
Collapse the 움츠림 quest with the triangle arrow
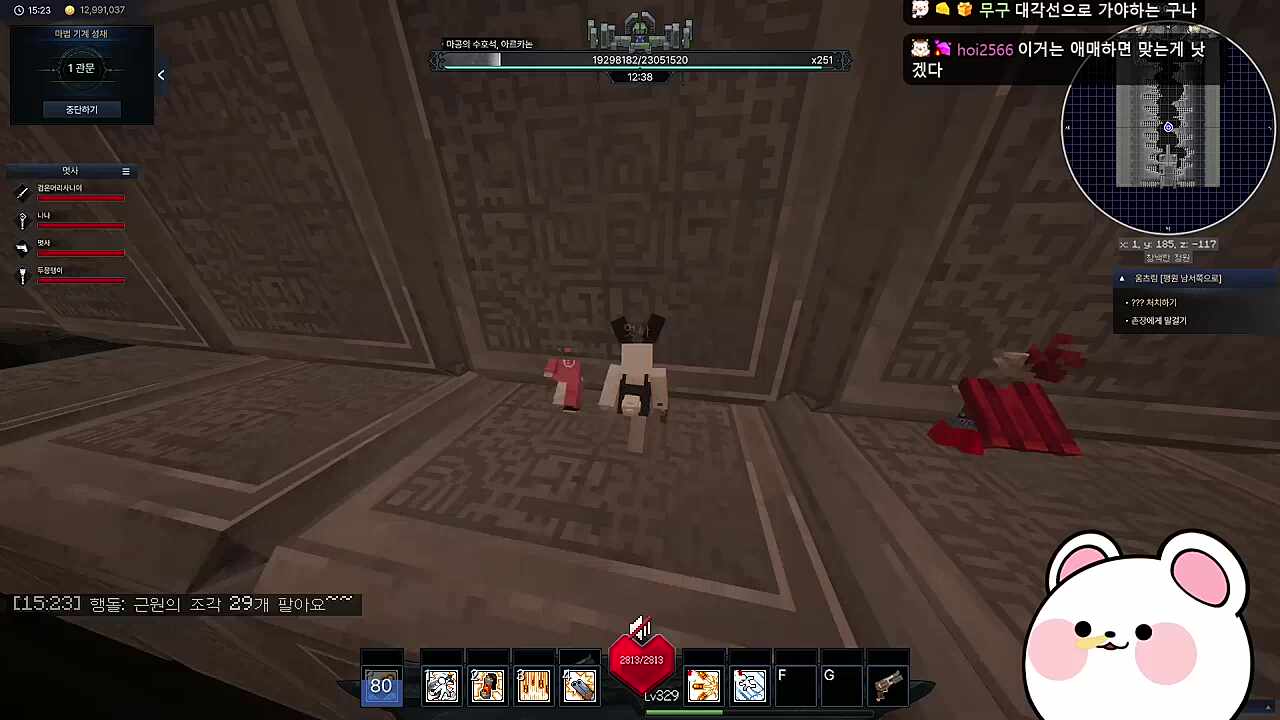1122,278
